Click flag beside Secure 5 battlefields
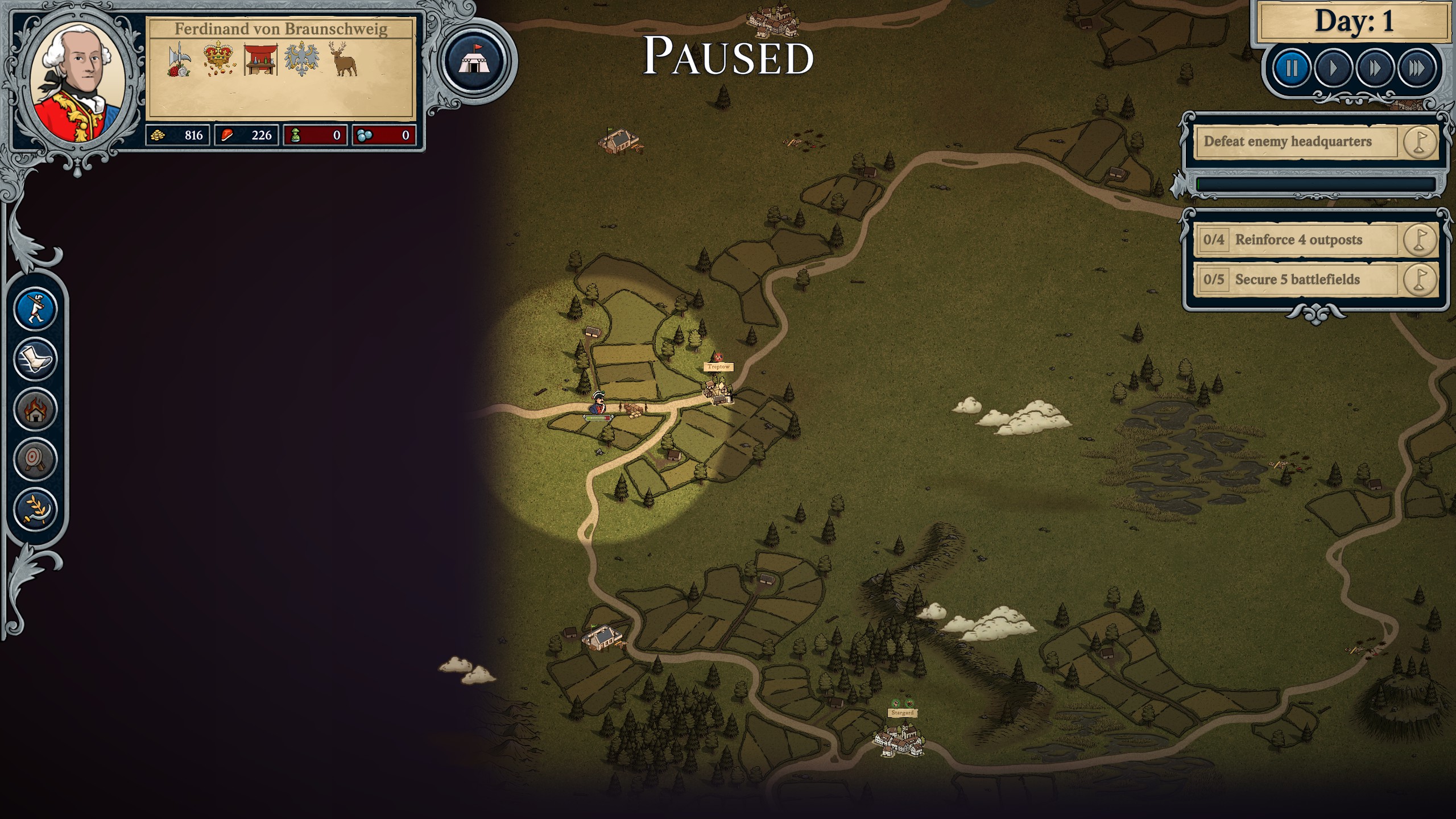 (x=1420, y=279)
